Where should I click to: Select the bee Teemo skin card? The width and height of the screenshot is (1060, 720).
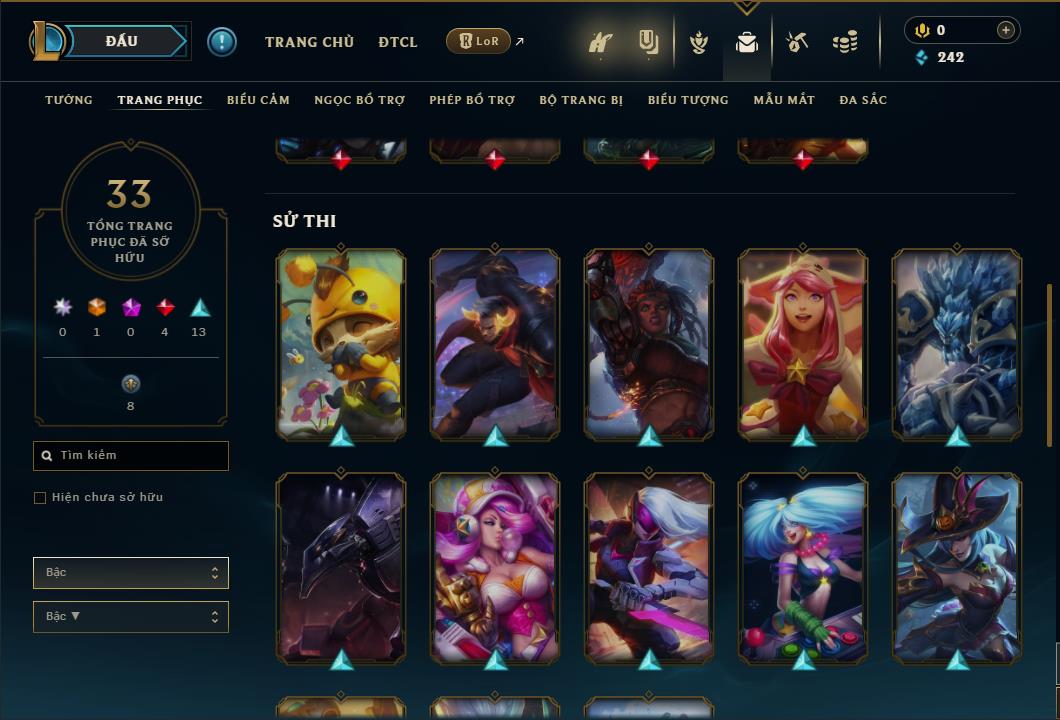click(x=341, y=342)
